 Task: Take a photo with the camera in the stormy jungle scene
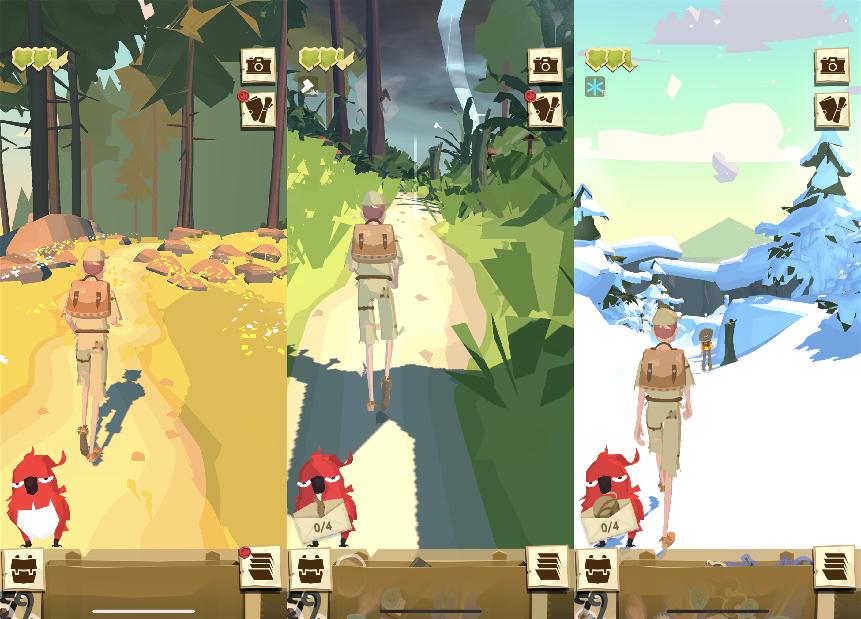(x=546, y=66)
